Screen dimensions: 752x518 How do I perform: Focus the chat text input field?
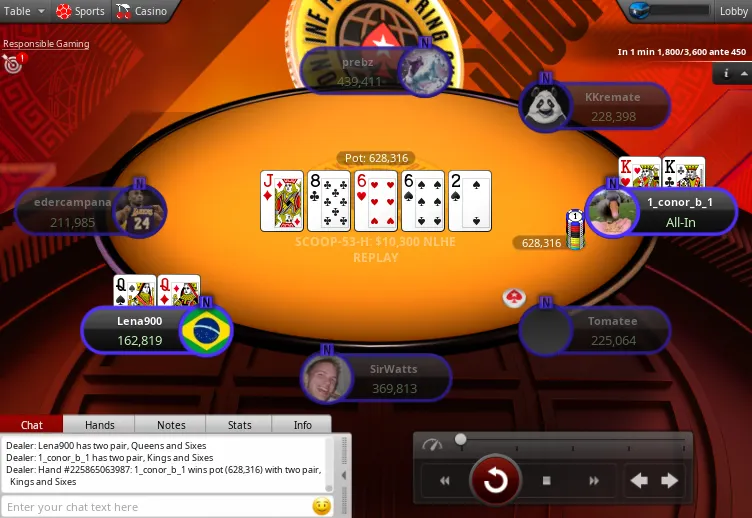[x=155, y=507]
